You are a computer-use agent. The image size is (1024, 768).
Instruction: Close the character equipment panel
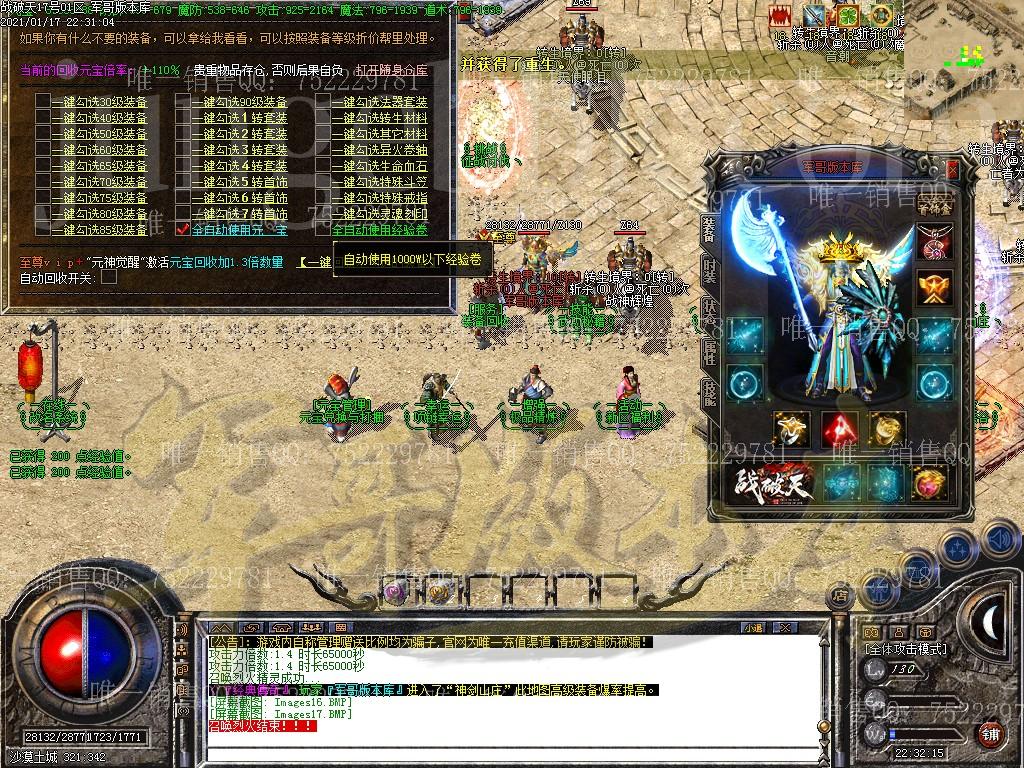tap(952, 170)
